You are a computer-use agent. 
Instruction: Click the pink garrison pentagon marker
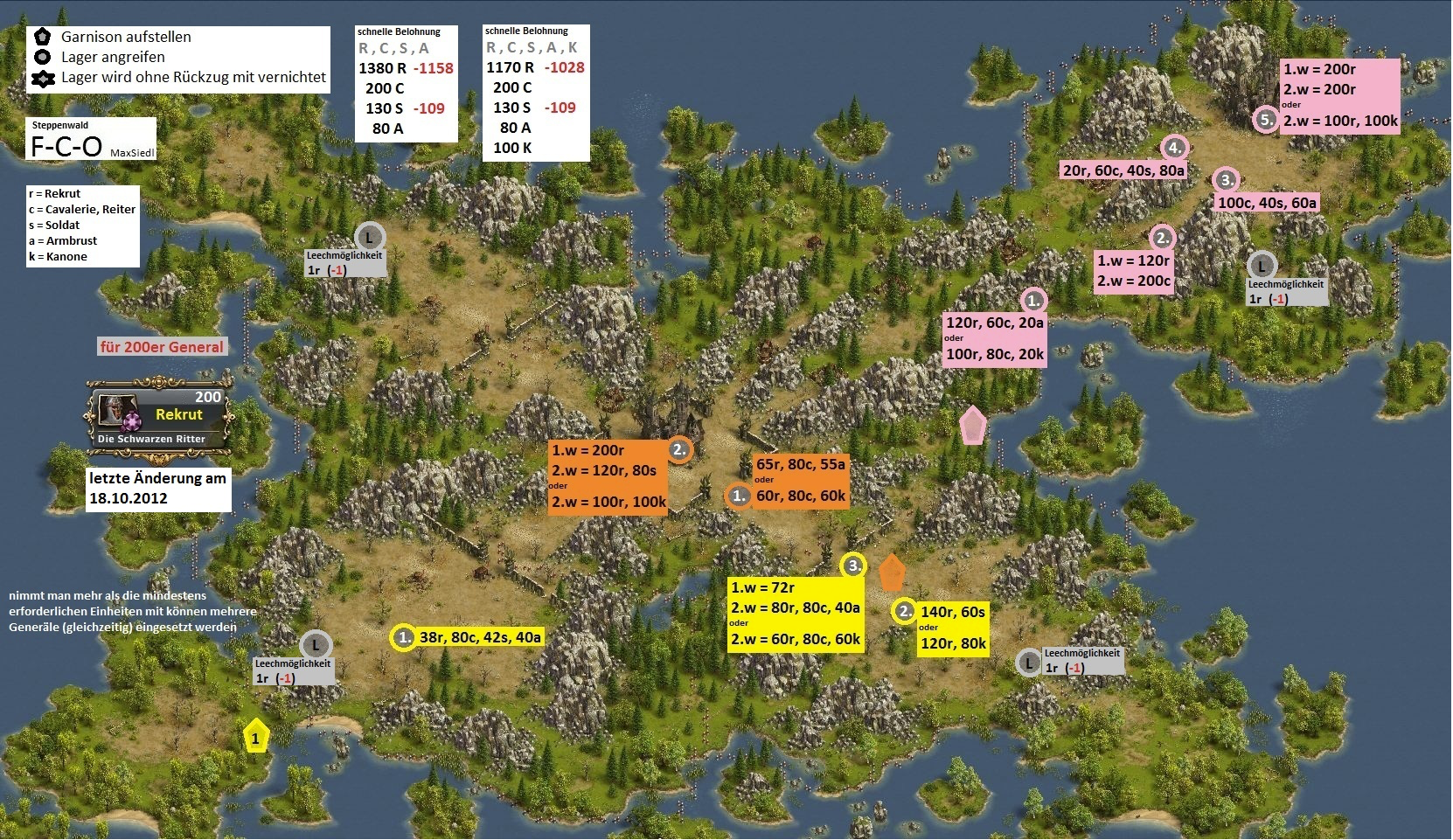pos(972,425)
